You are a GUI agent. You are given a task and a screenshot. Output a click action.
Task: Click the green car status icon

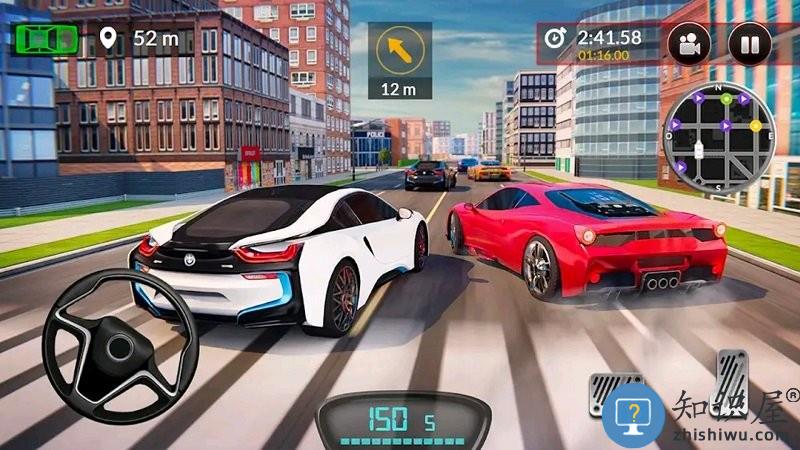pos(46,39)
